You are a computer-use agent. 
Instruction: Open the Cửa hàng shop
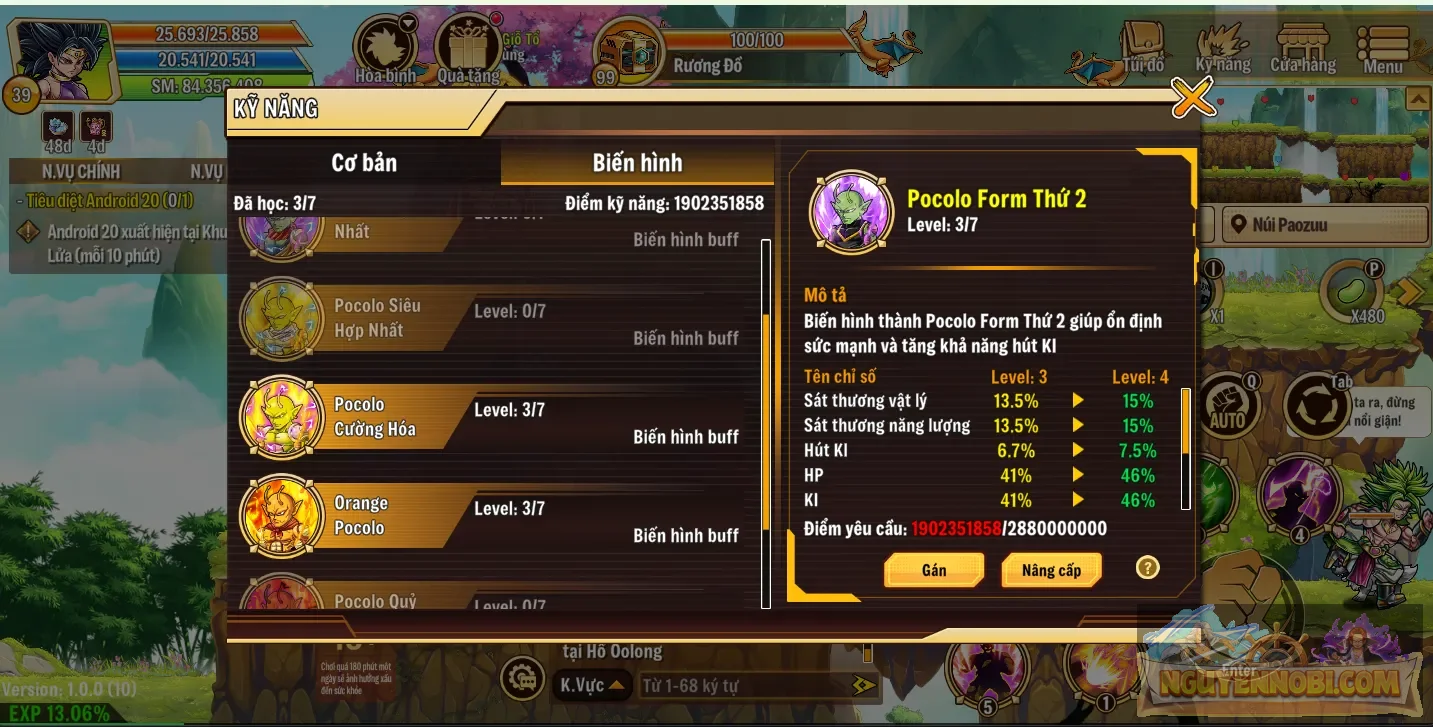point(1303,48)
